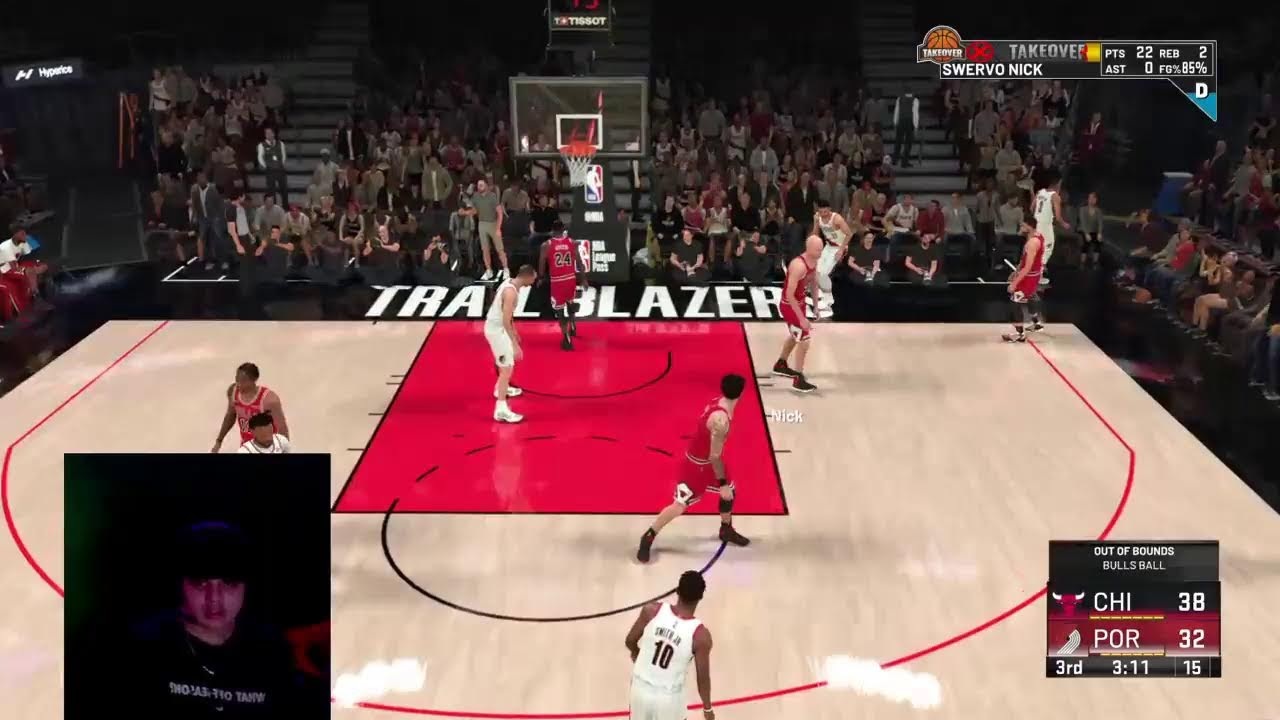This screenshot has height=720, width=1280.
Task: Select the streamer webcam overlay
Action: pyautogui.click(x=197, y=585)
